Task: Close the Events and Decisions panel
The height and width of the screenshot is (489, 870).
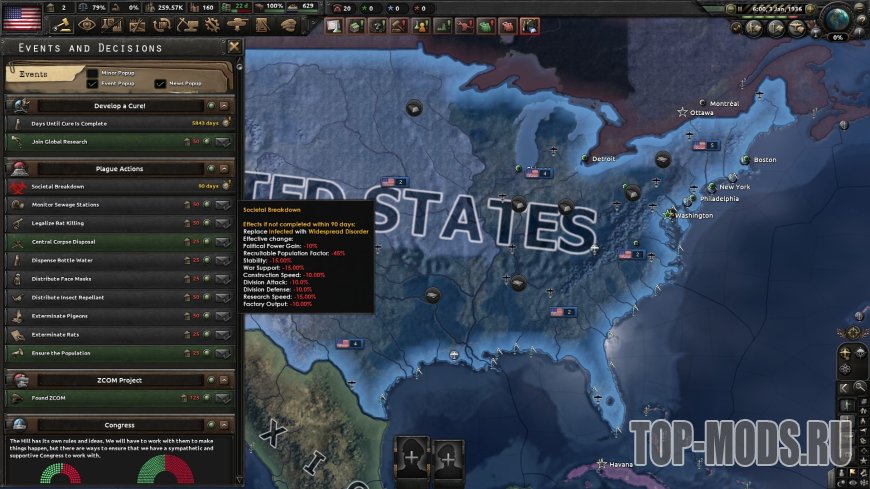Action: [234, 46]
